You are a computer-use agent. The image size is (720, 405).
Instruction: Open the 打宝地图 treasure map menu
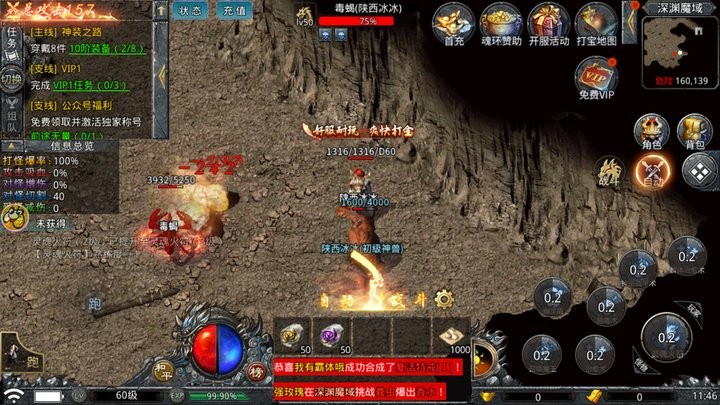(596, 24)
